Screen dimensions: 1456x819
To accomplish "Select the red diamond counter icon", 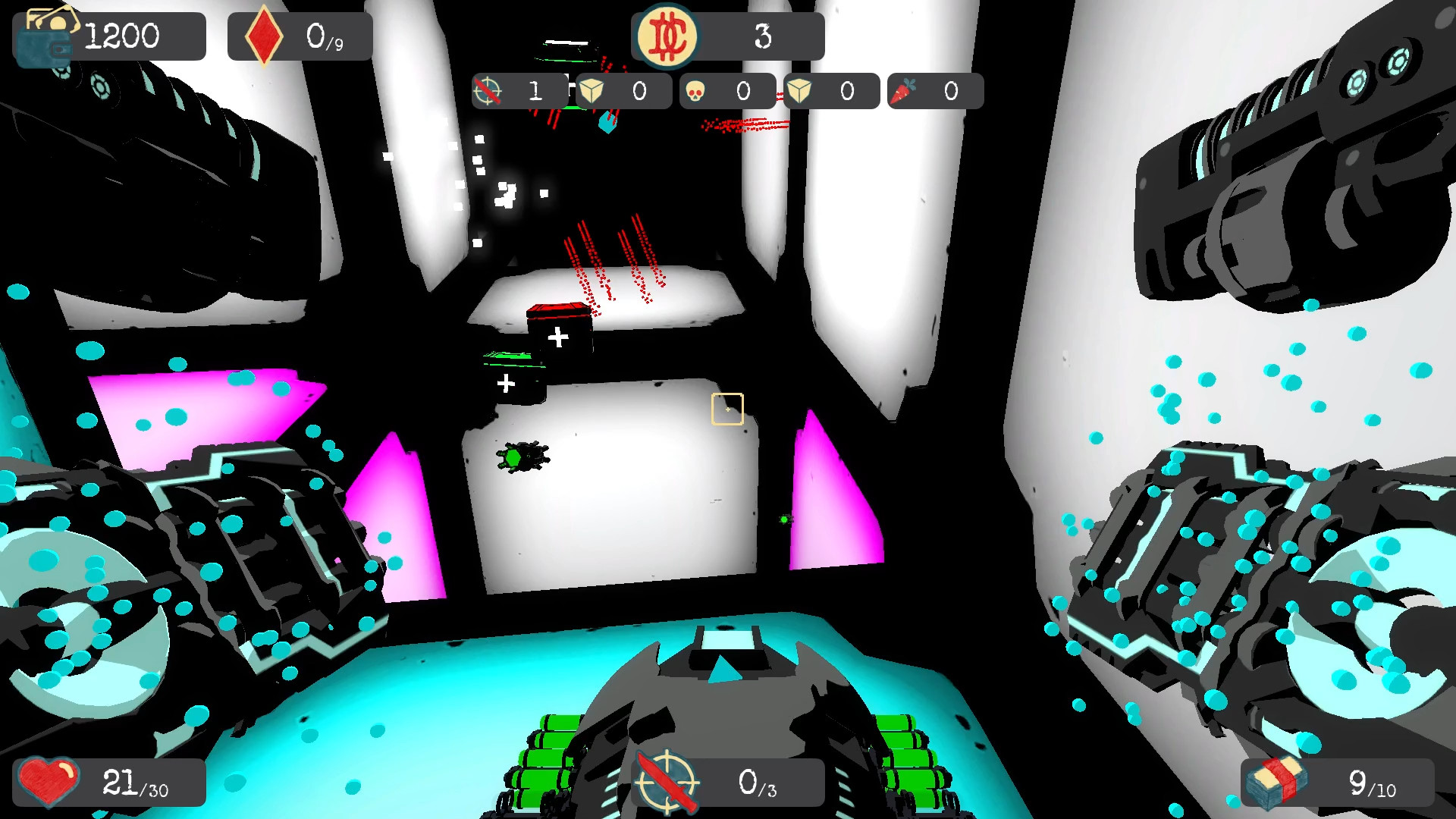I will [264, 33].
